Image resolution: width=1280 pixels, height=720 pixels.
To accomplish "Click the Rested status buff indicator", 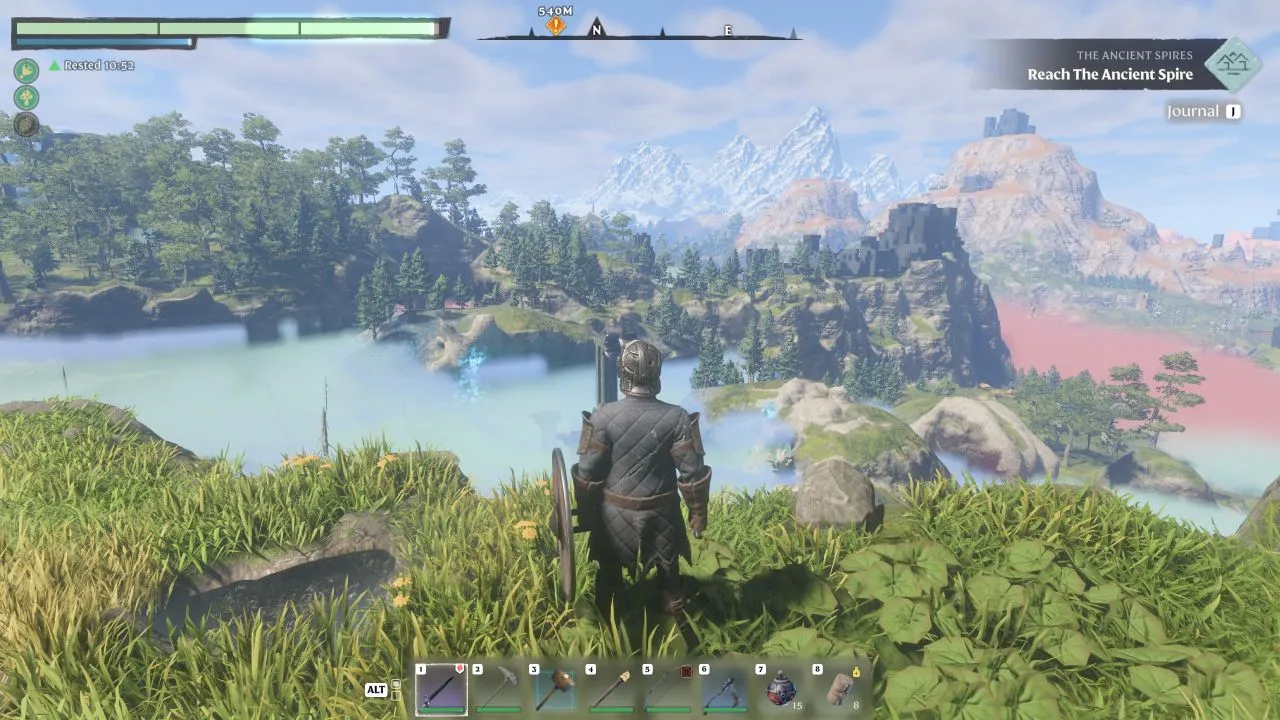I will [x=92, y=65].
